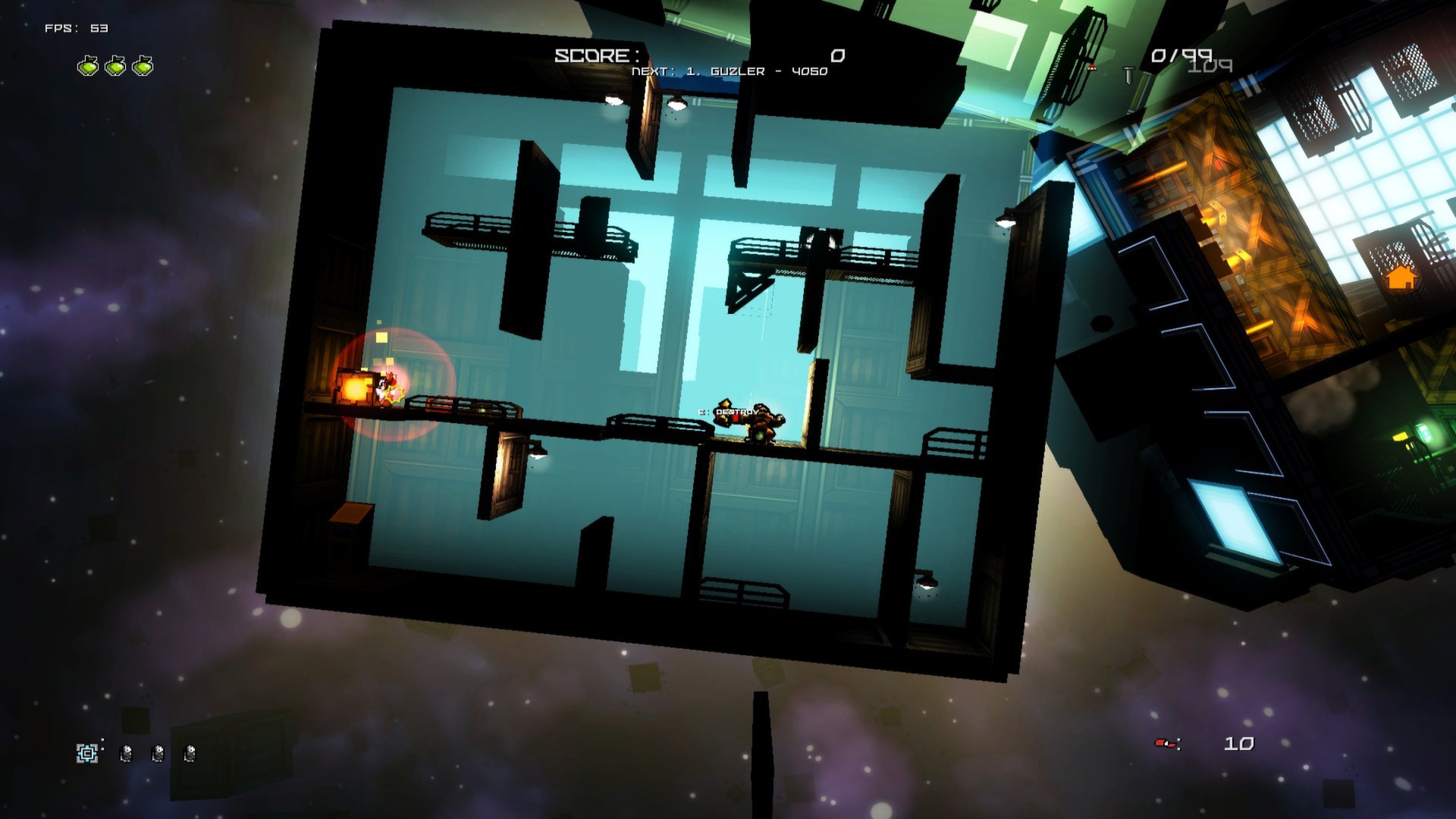This screenshot has width=1456, height=819.
Task: Click the second coffee can icon
Action: [x=158, y=753]
